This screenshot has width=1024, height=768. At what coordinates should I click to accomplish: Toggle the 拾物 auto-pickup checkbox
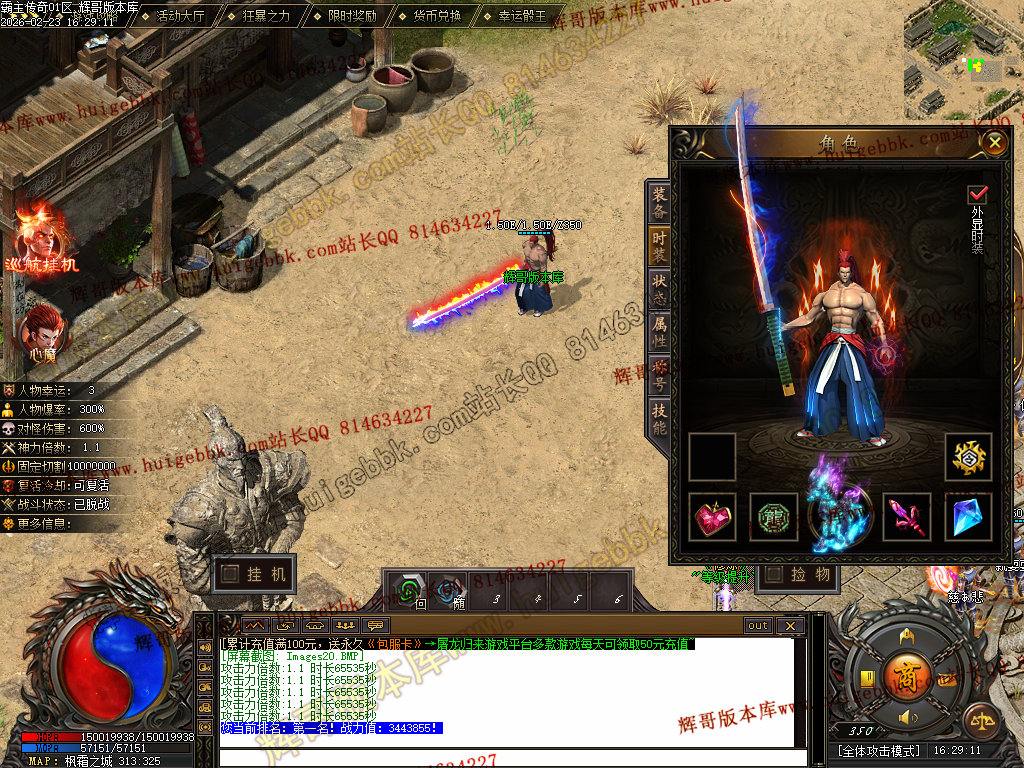tap(774, 574)
